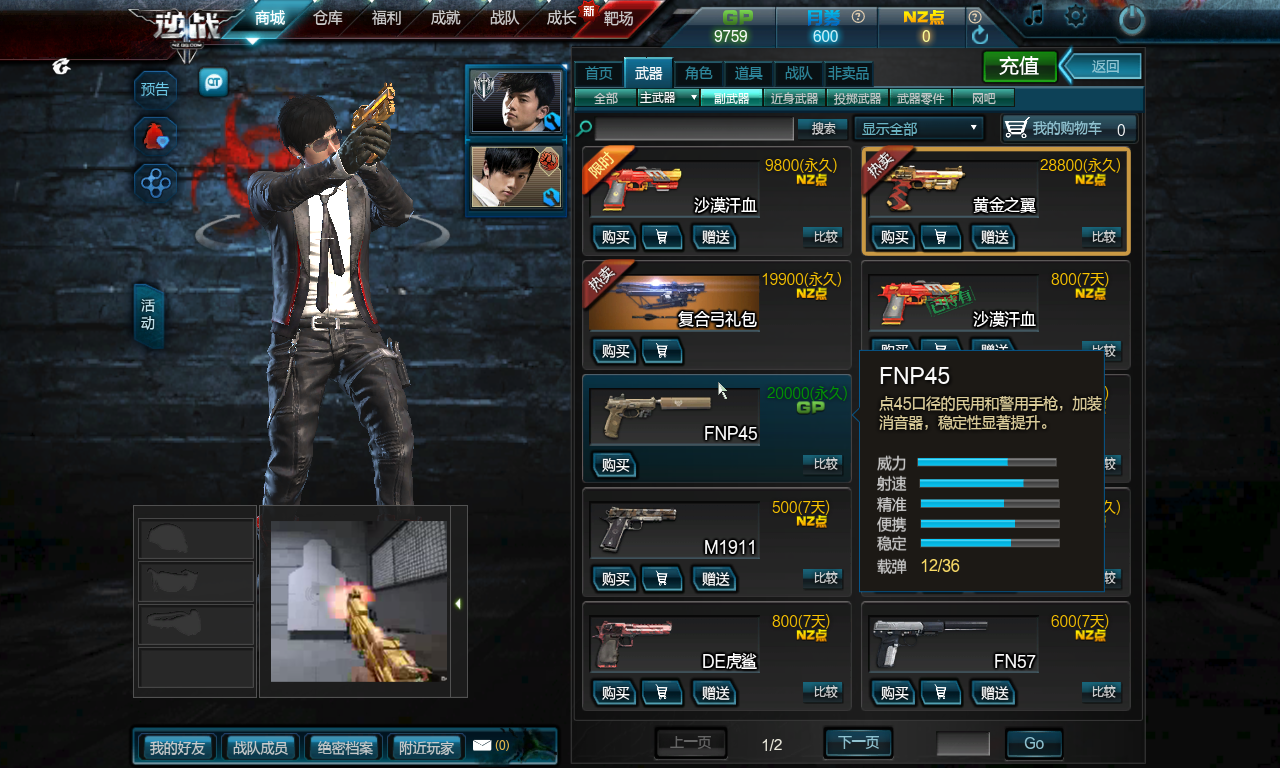Screen dimensions: 1280x768
Task: Compare the 黄金之翼 pistol with 比较
Action: coord(1103,237)
